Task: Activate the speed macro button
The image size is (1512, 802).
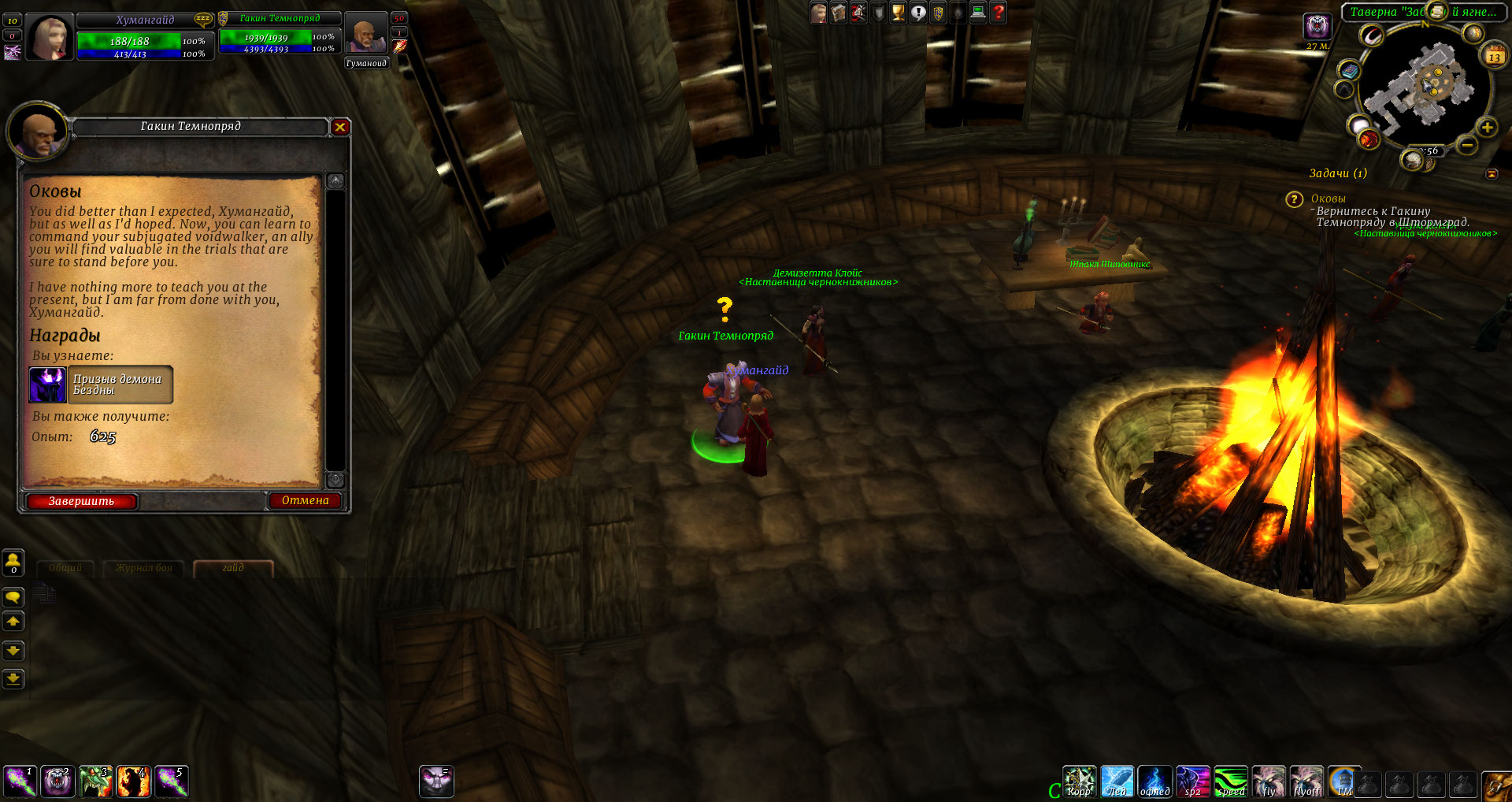Action: pos(1230,782)
